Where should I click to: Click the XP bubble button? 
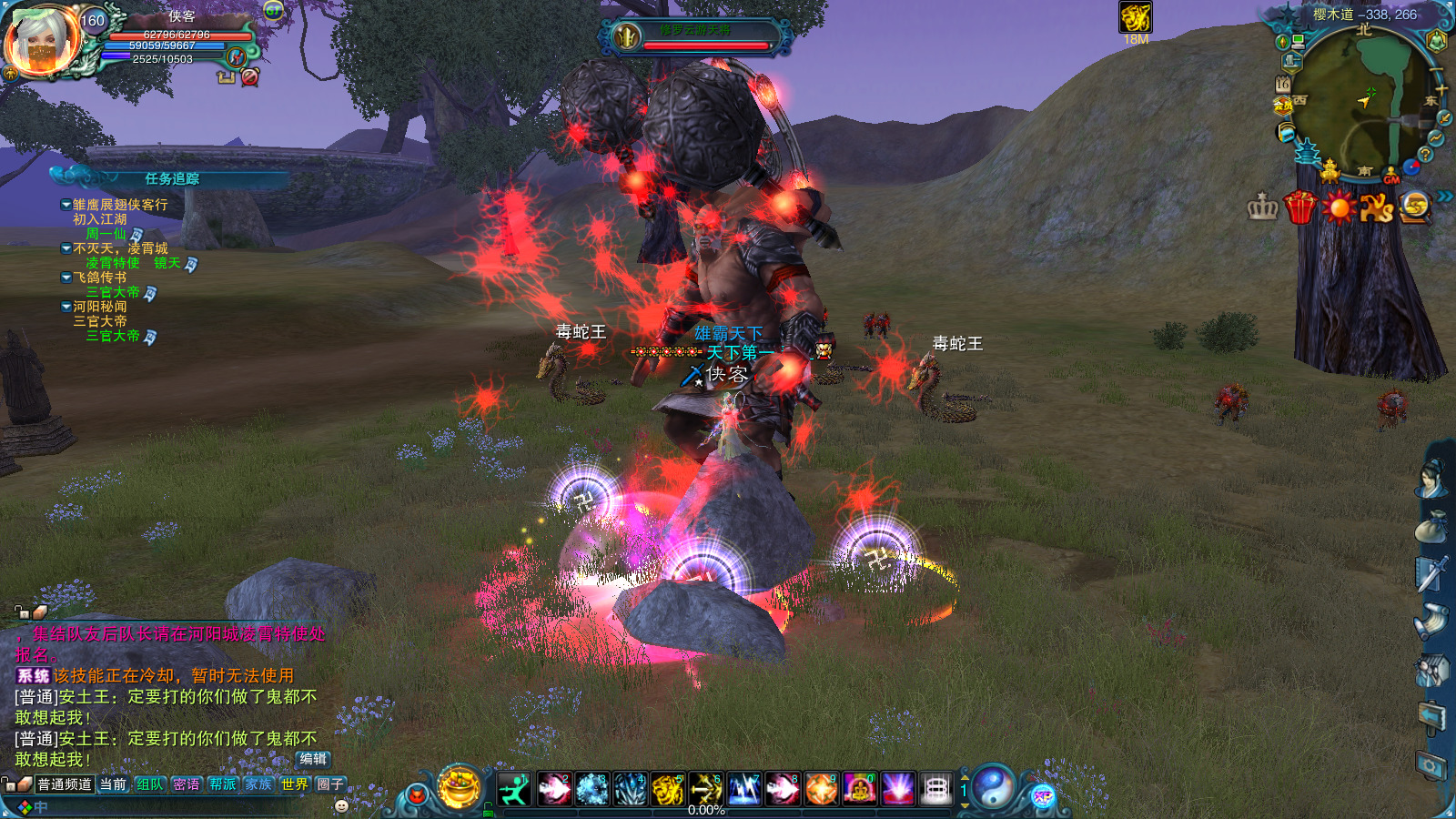tap(1043, 797)
